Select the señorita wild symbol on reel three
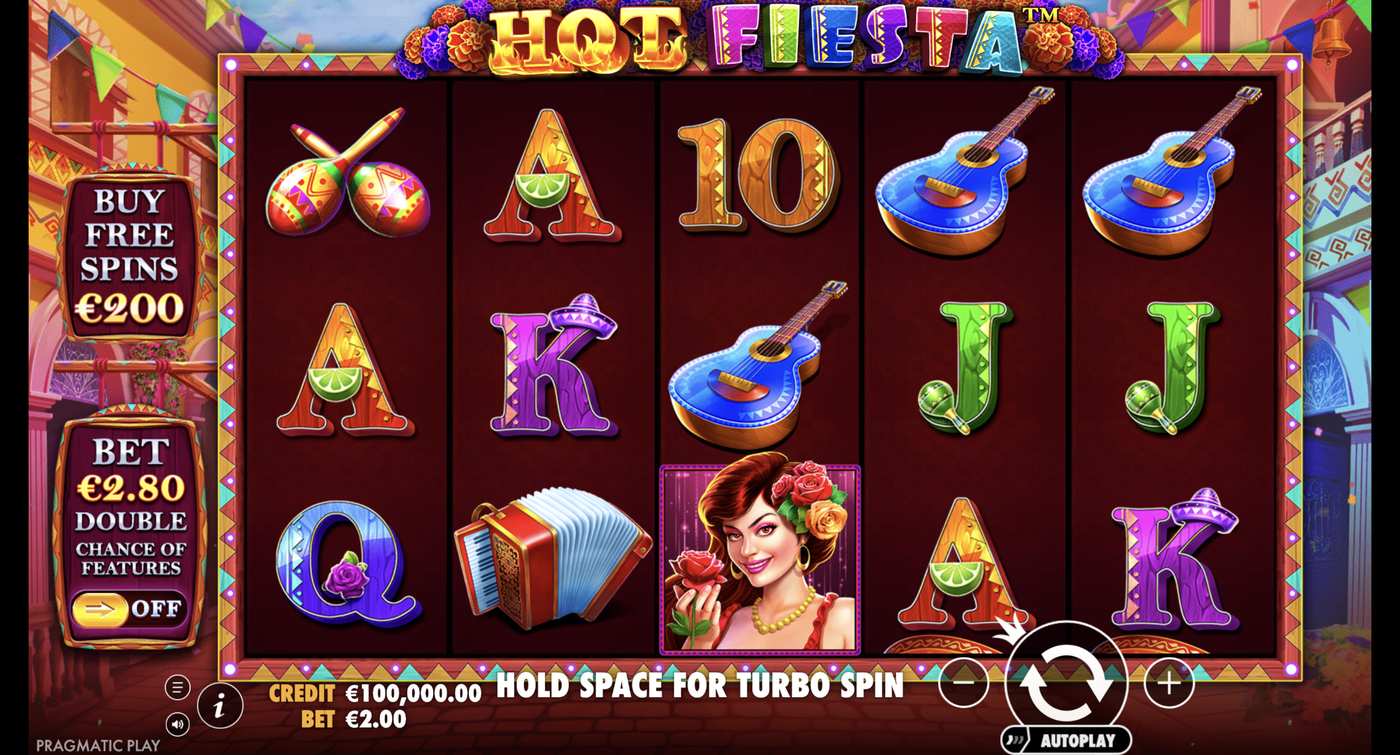The width and height of the screenshot is (1400, 755). coord(758,557)
